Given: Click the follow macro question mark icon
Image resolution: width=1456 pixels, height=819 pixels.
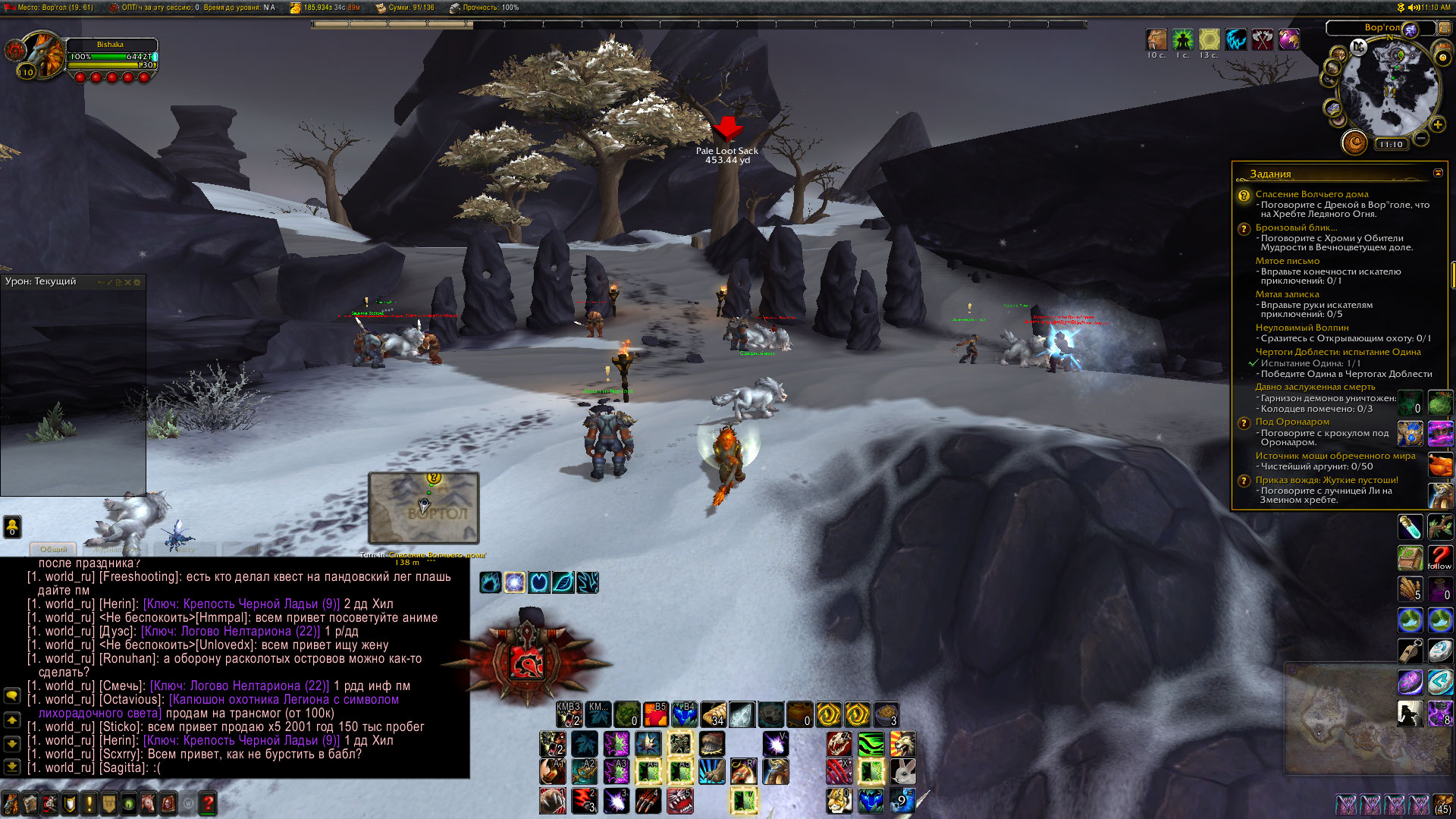Looking at the screenshot, I should (1439, 558).
